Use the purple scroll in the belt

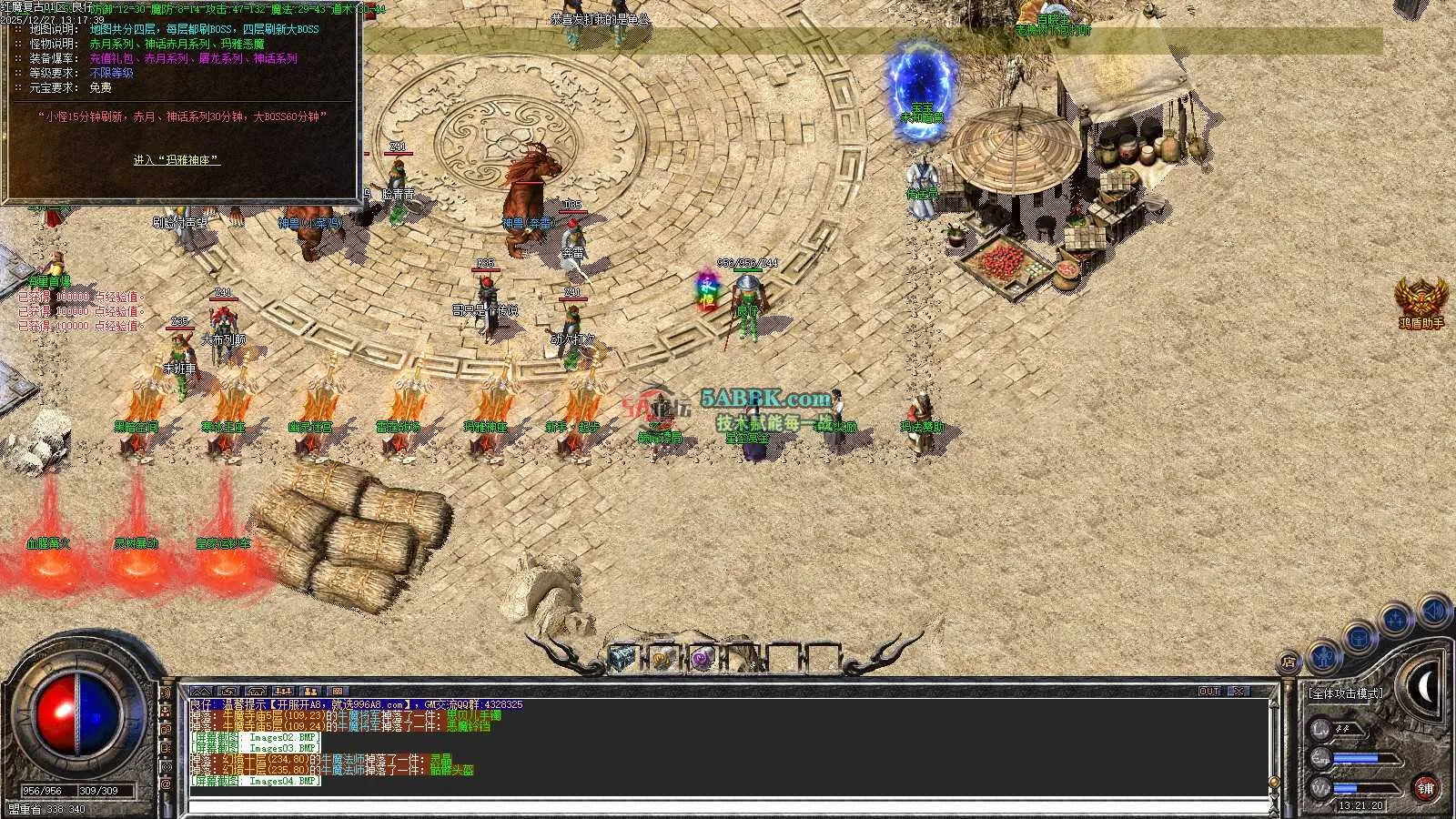coord(701,658)
